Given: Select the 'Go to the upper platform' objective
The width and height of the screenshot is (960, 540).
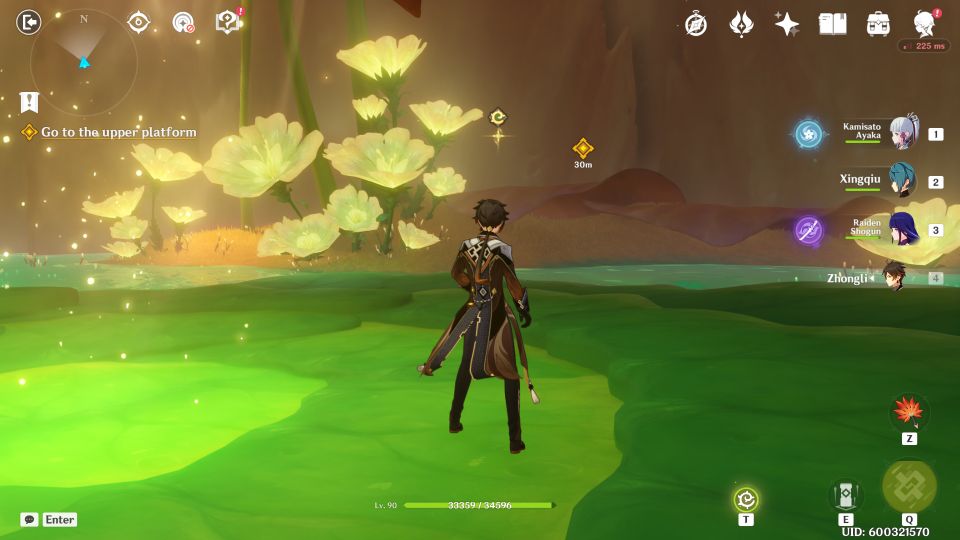Looking at the screenshot, I should coord(118,132).
